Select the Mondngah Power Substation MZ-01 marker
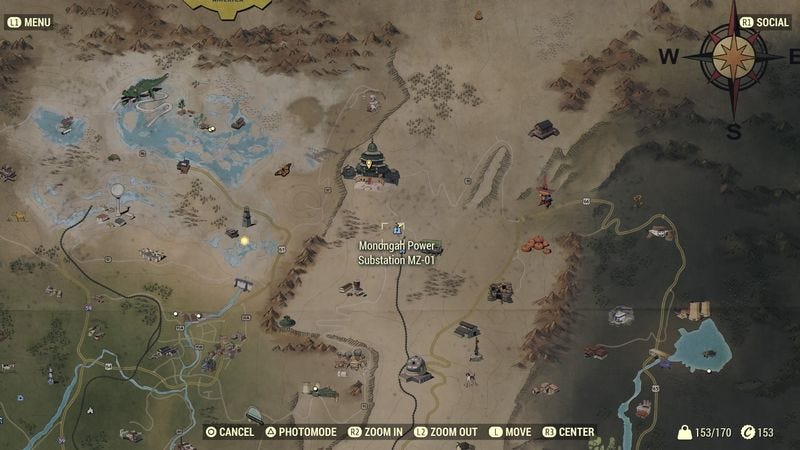 [398, 229]
